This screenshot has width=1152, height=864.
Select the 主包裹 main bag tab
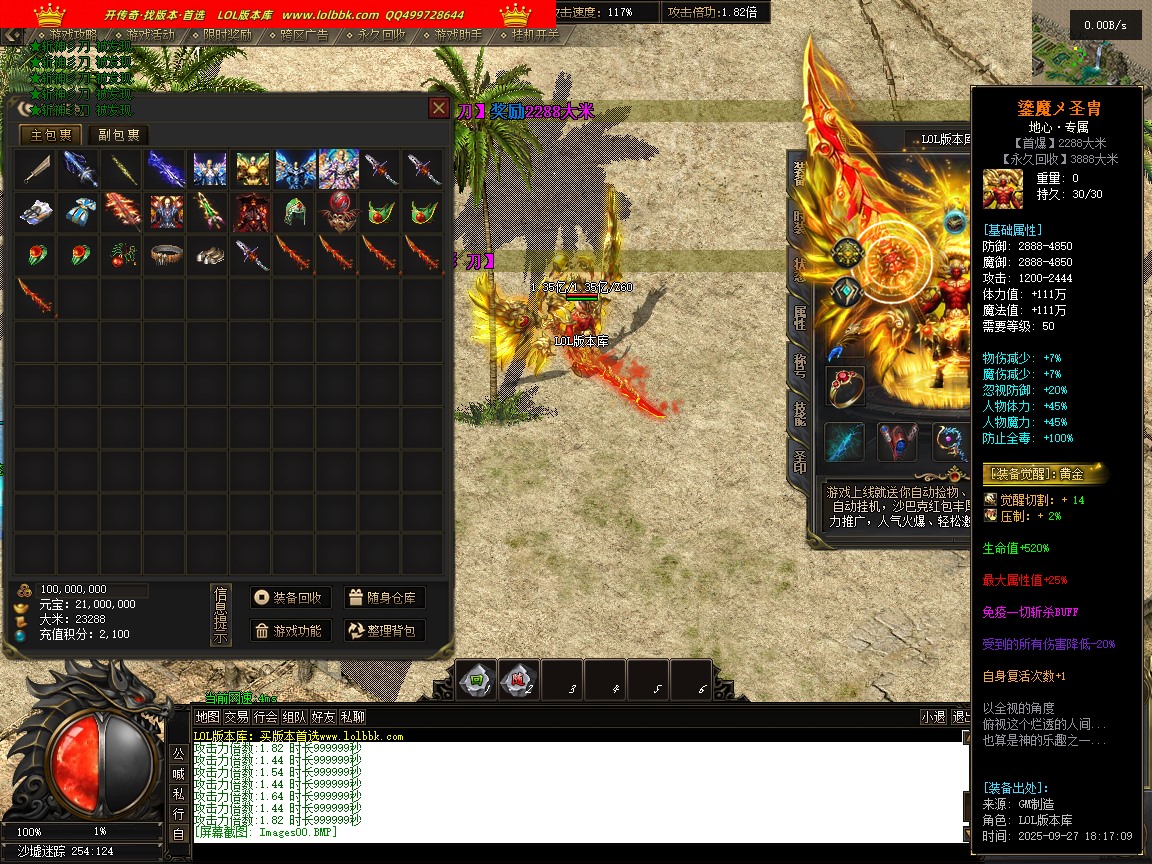click(x=51, y=135)
